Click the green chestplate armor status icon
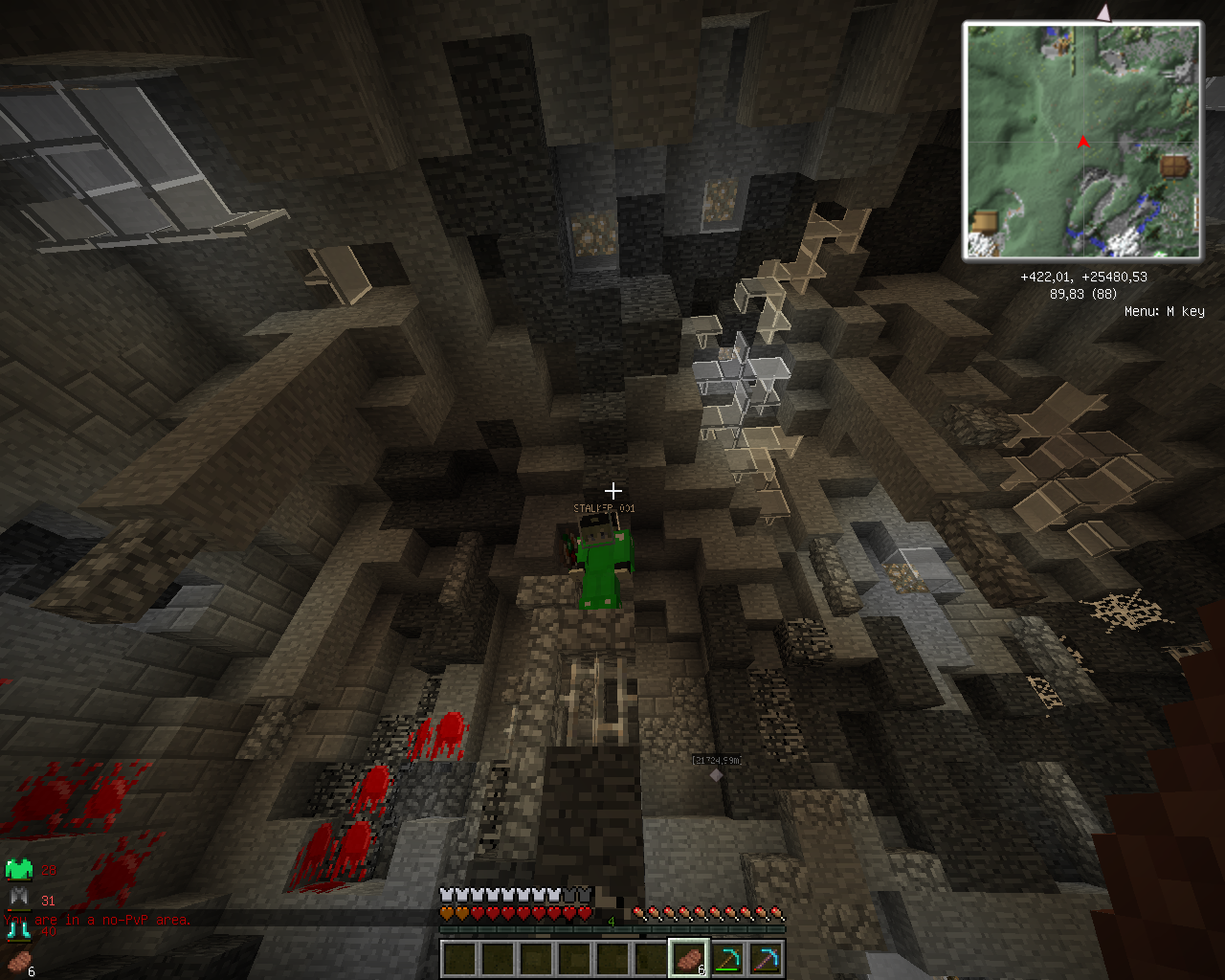Screen dimensions: 1225x980 19,870
